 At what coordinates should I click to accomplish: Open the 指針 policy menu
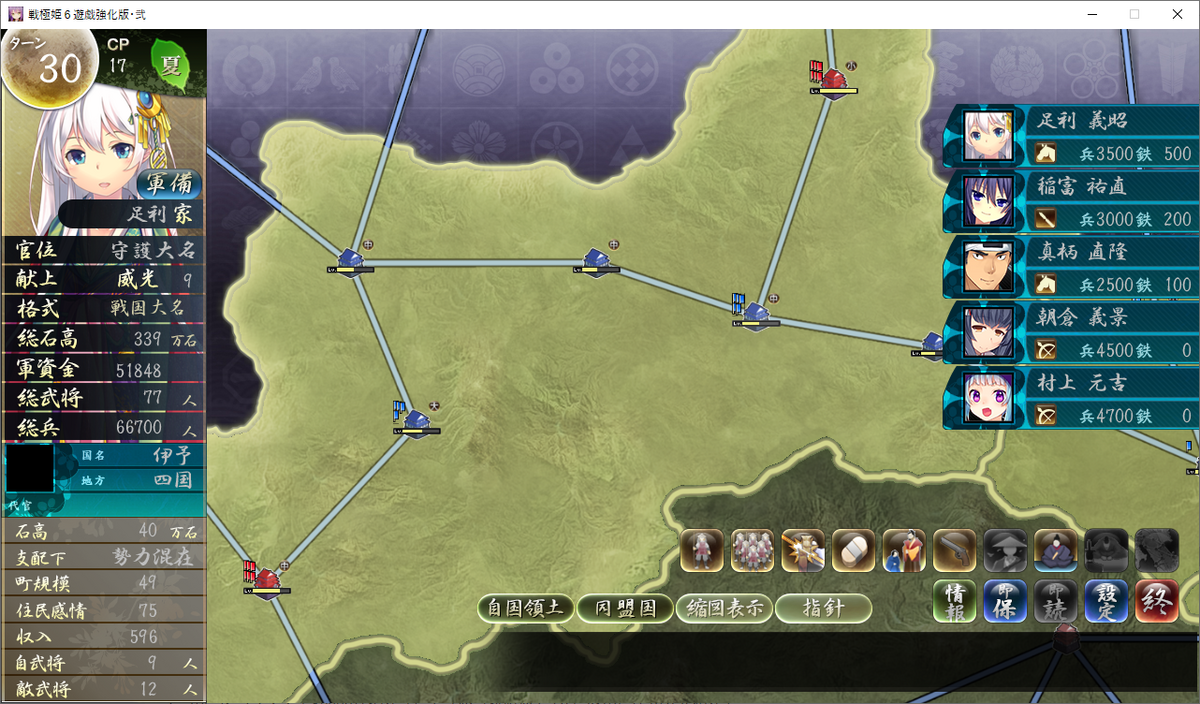pyautogui.click(x=823, y=608)
